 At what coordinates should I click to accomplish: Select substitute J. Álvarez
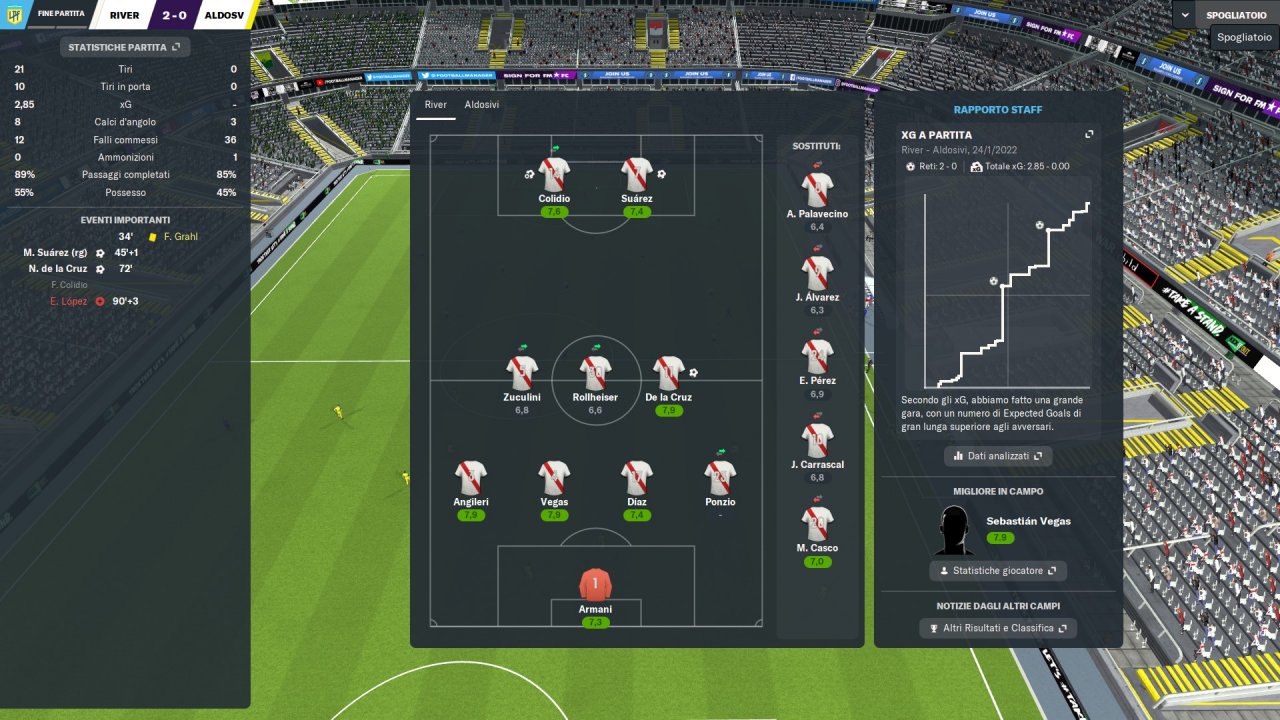[x=817, y=274]
